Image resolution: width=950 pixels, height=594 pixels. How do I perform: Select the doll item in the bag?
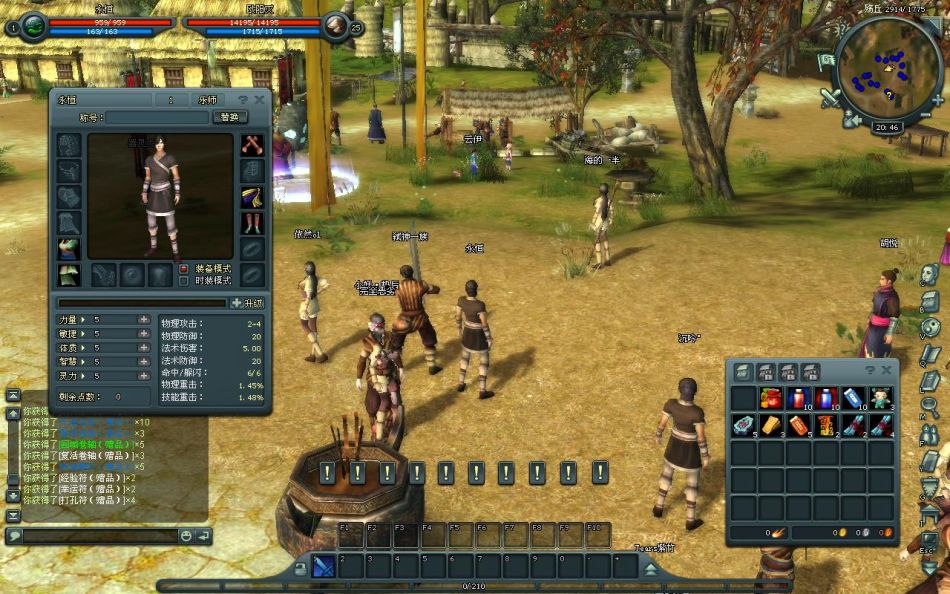pos(880,398)
